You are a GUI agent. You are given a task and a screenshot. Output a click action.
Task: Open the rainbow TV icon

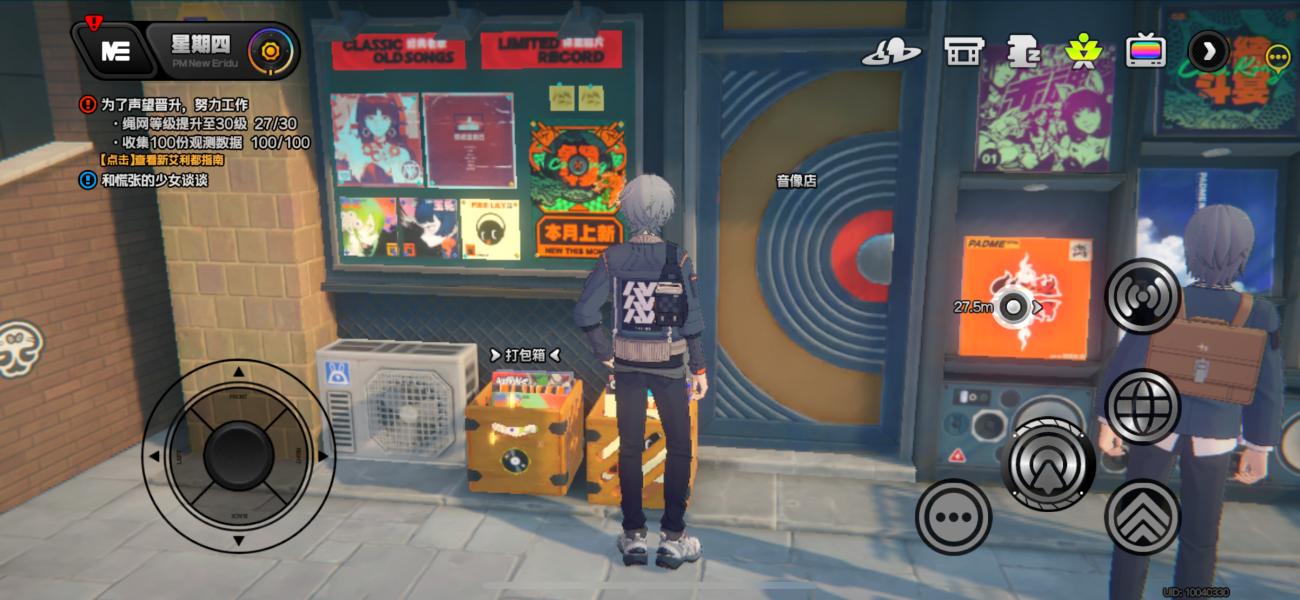point(1145,50)
